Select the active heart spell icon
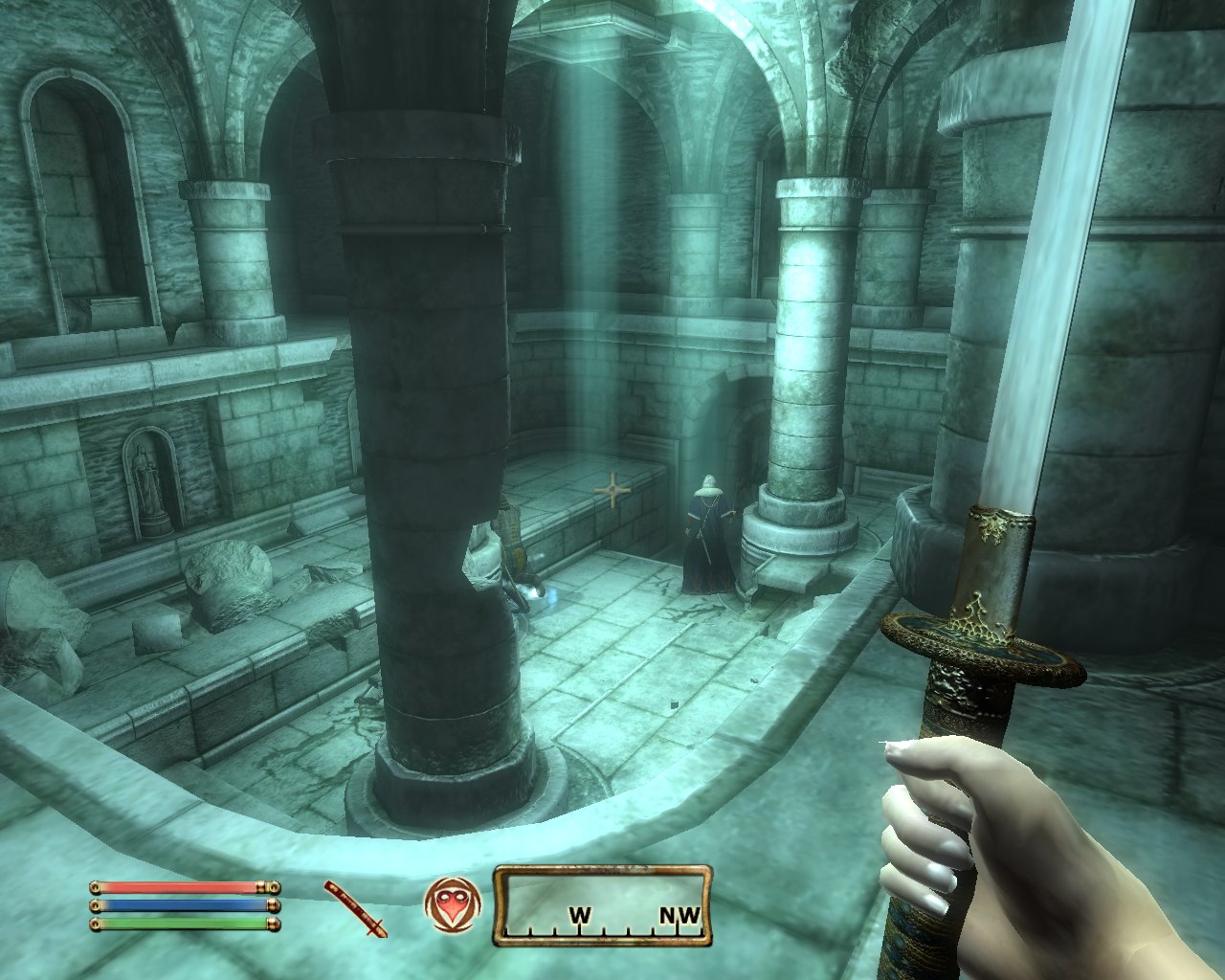Viewport: 1225px width, 980px height. click(x=449, y=905)
